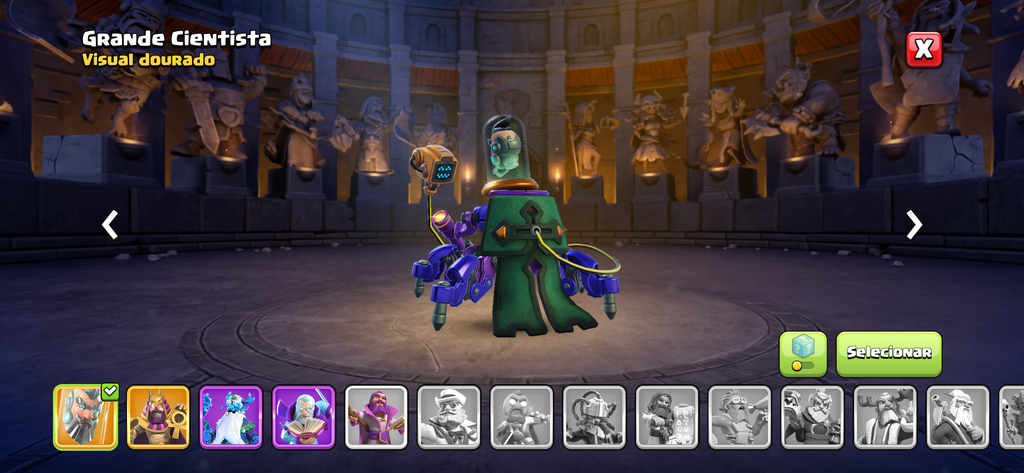Toggle the random skin cube button
The height and width of the screenshot is (473, 1024).
803,353
